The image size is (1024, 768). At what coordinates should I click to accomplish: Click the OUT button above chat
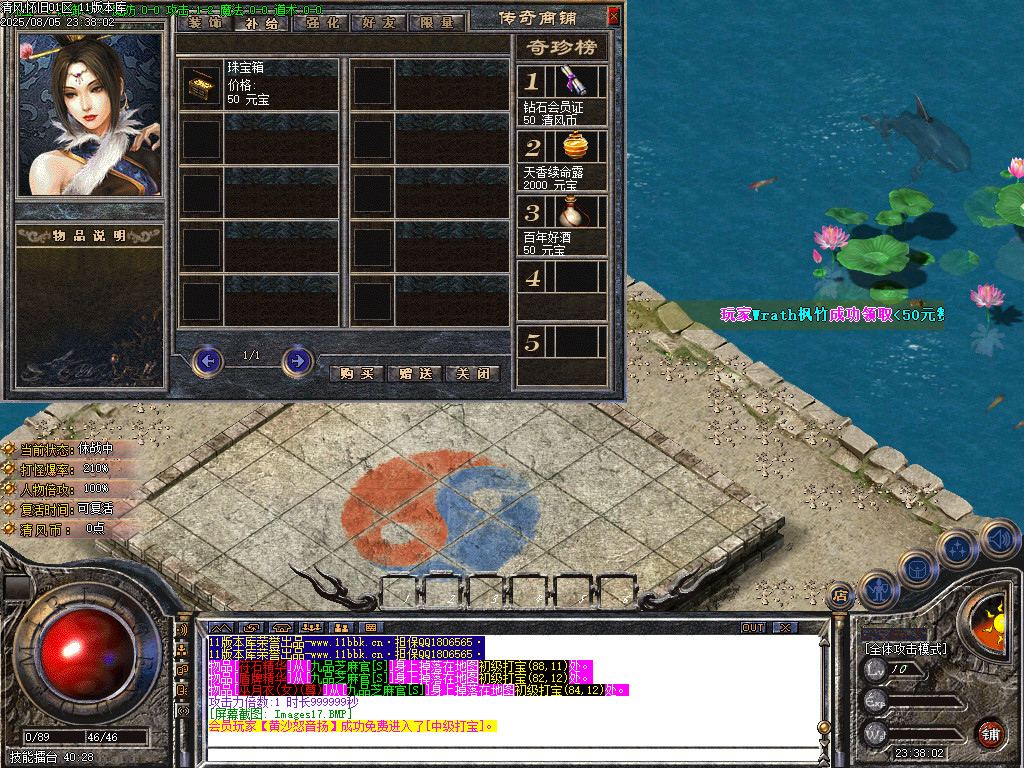click(752, 627)
